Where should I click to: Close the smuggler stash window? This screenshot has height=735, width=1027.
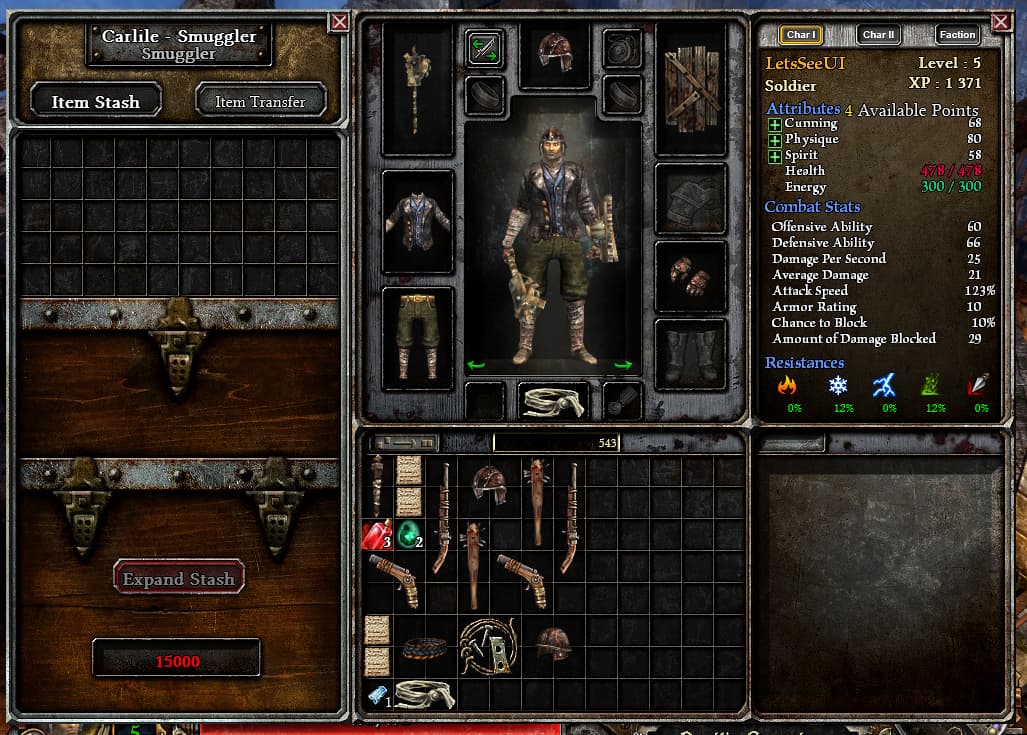click(x=340, y=21)
